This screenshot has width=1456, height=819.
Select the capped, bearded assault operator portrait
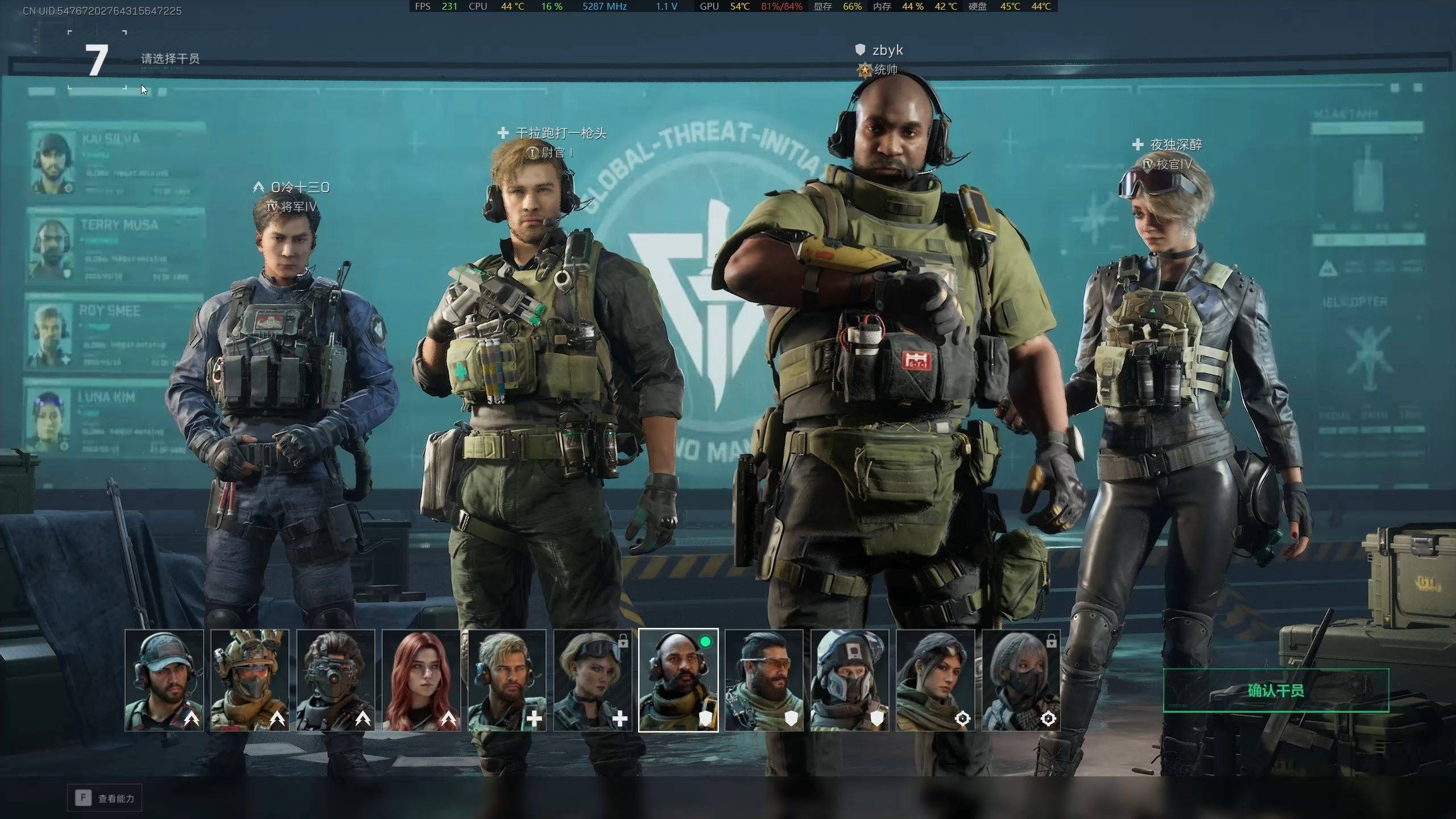164,680
